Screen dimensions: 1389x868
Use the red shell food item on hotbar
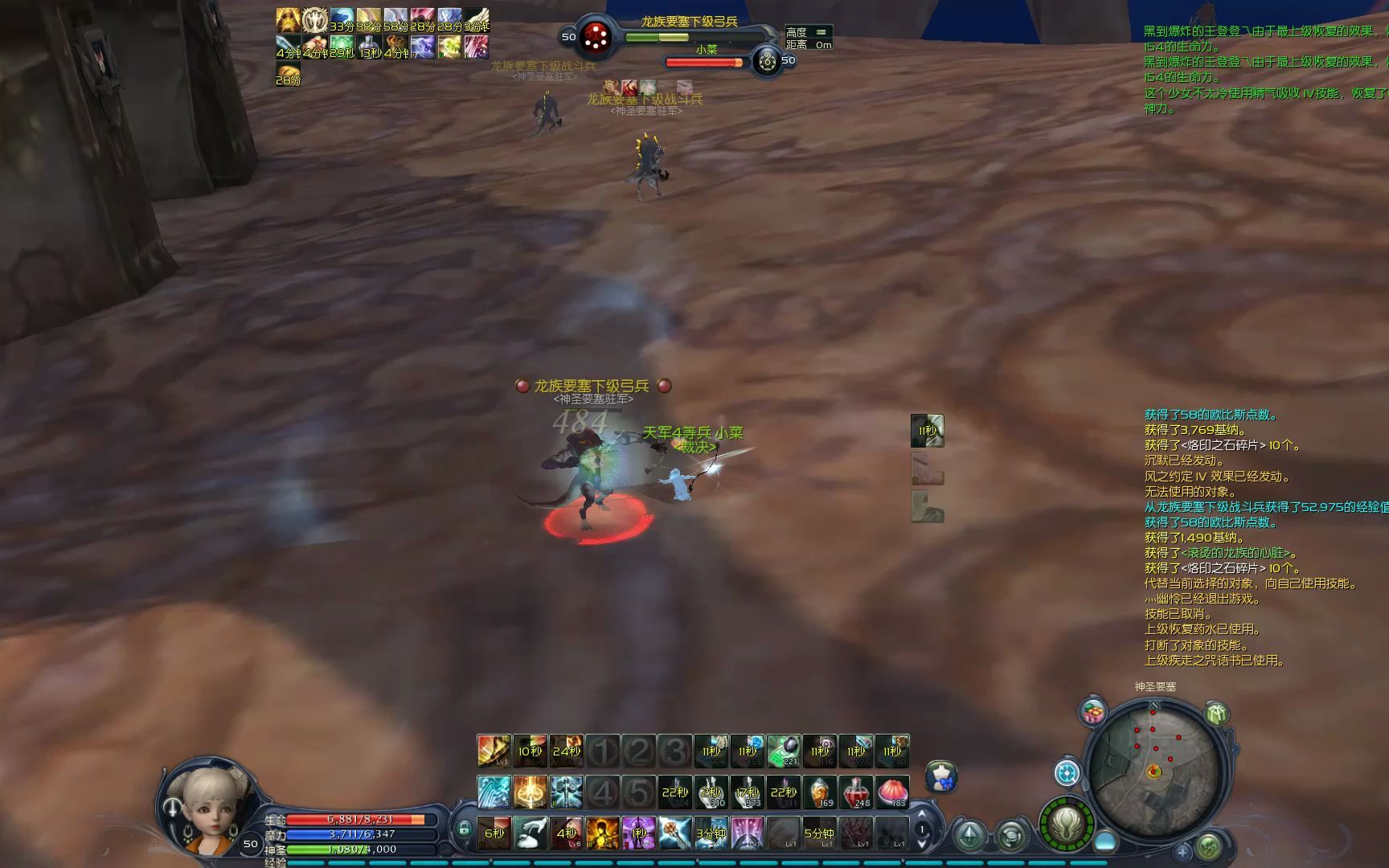(x=891, y=793)
